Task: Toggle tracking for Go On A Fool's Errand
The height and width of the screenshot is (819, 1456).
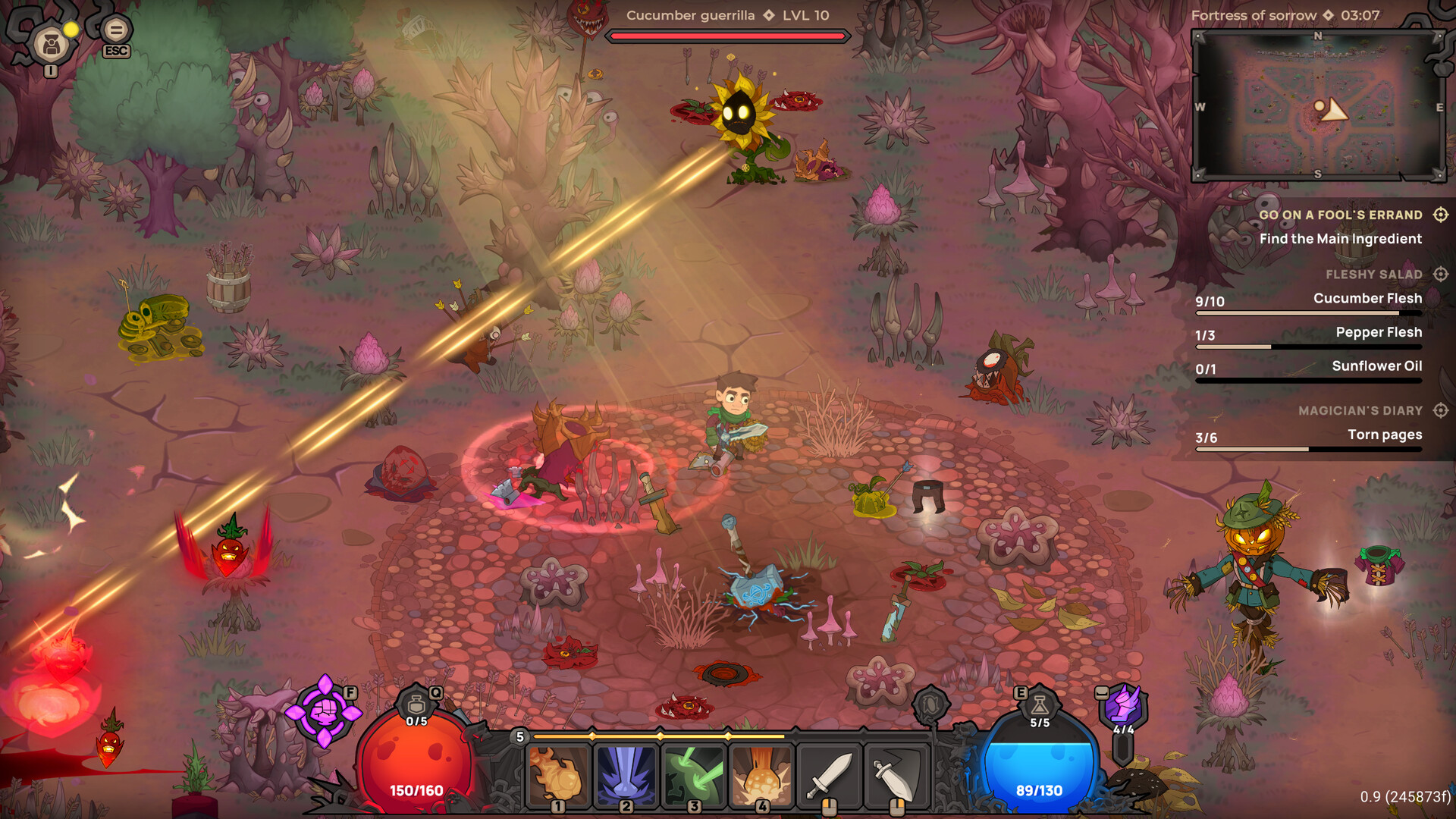Action: click(x=1440, y=215)
